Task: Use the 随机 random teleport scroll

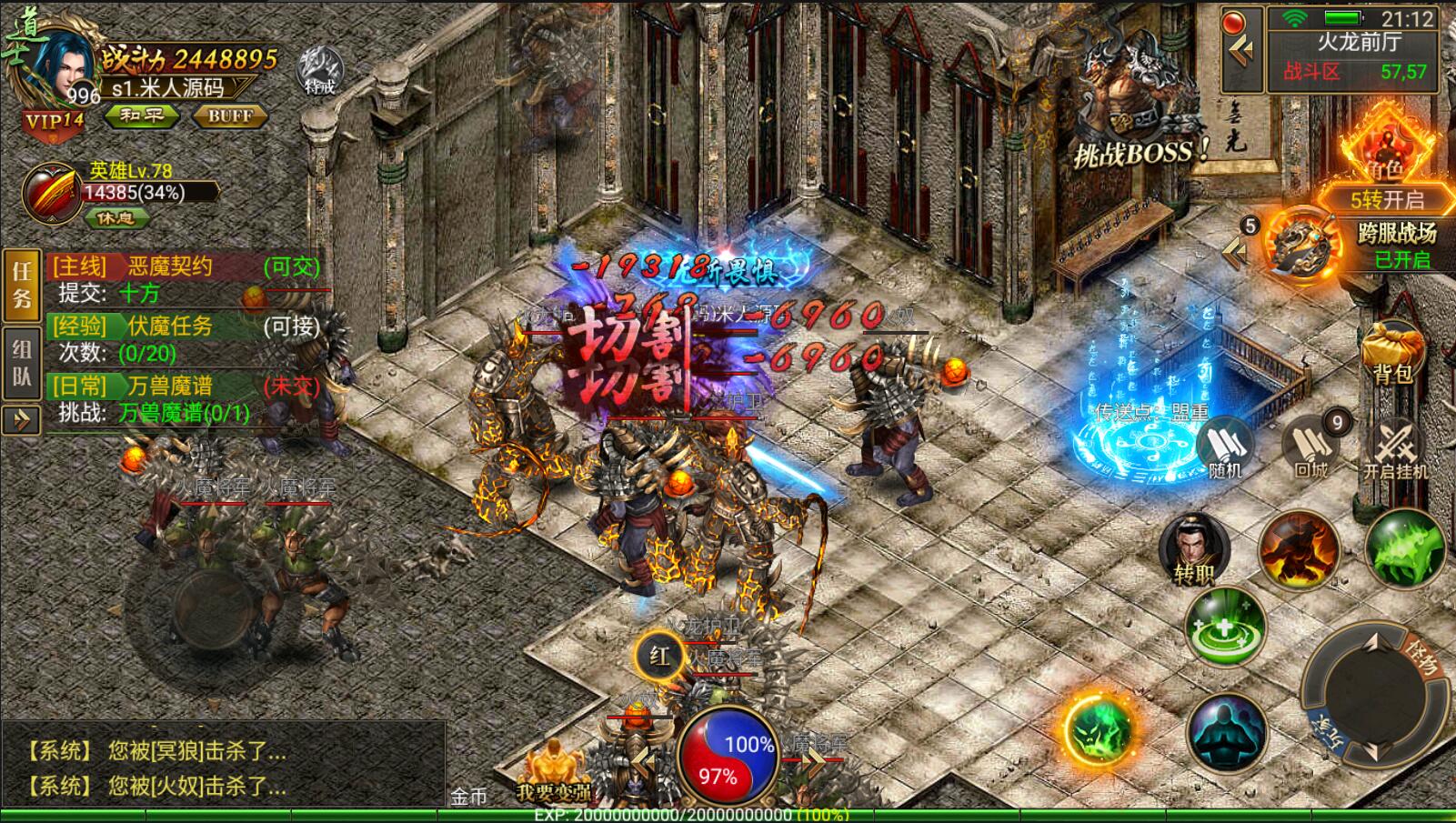Action: pos(1224,447)
